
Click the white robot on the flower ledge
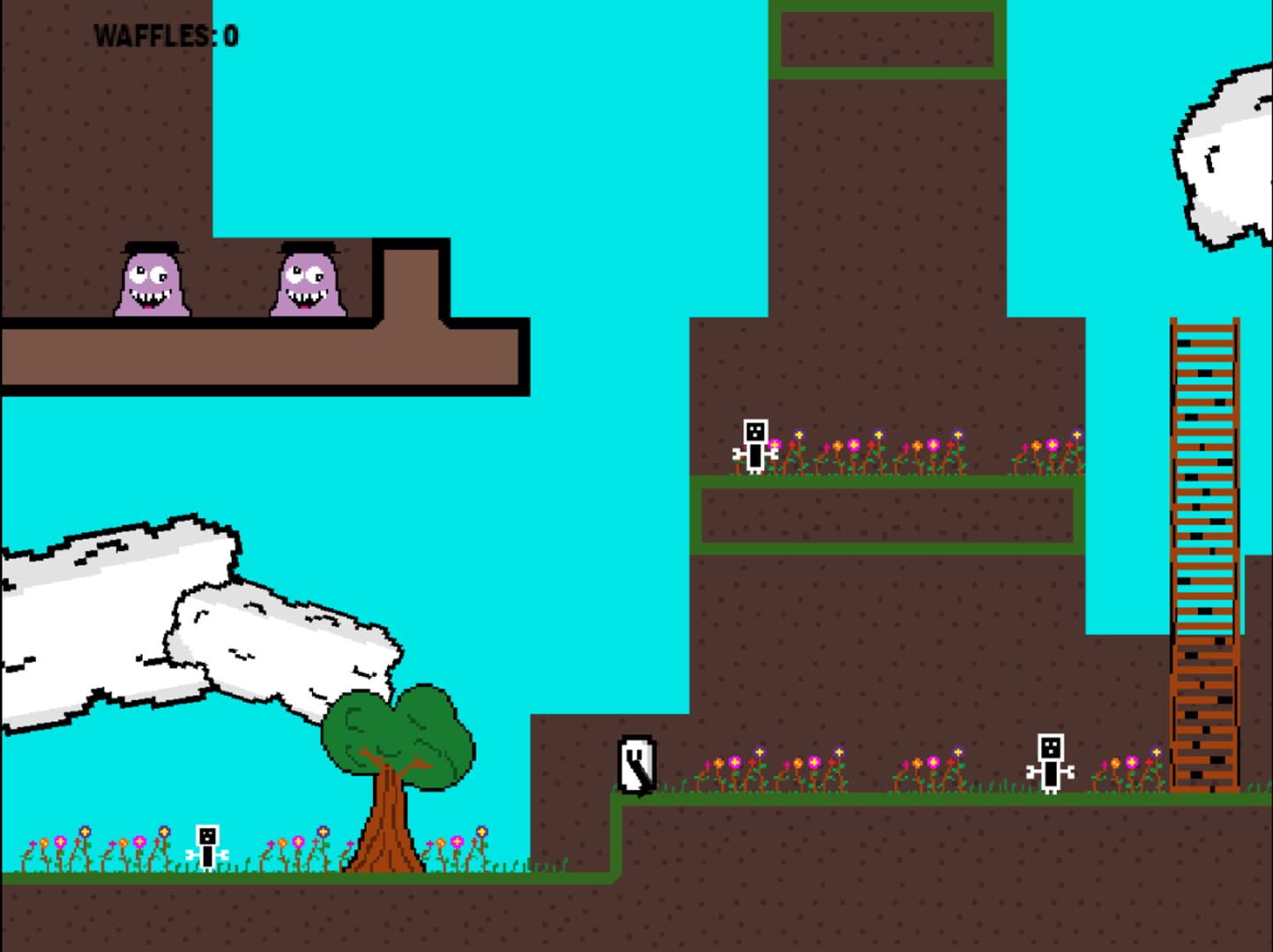(754, 447)
